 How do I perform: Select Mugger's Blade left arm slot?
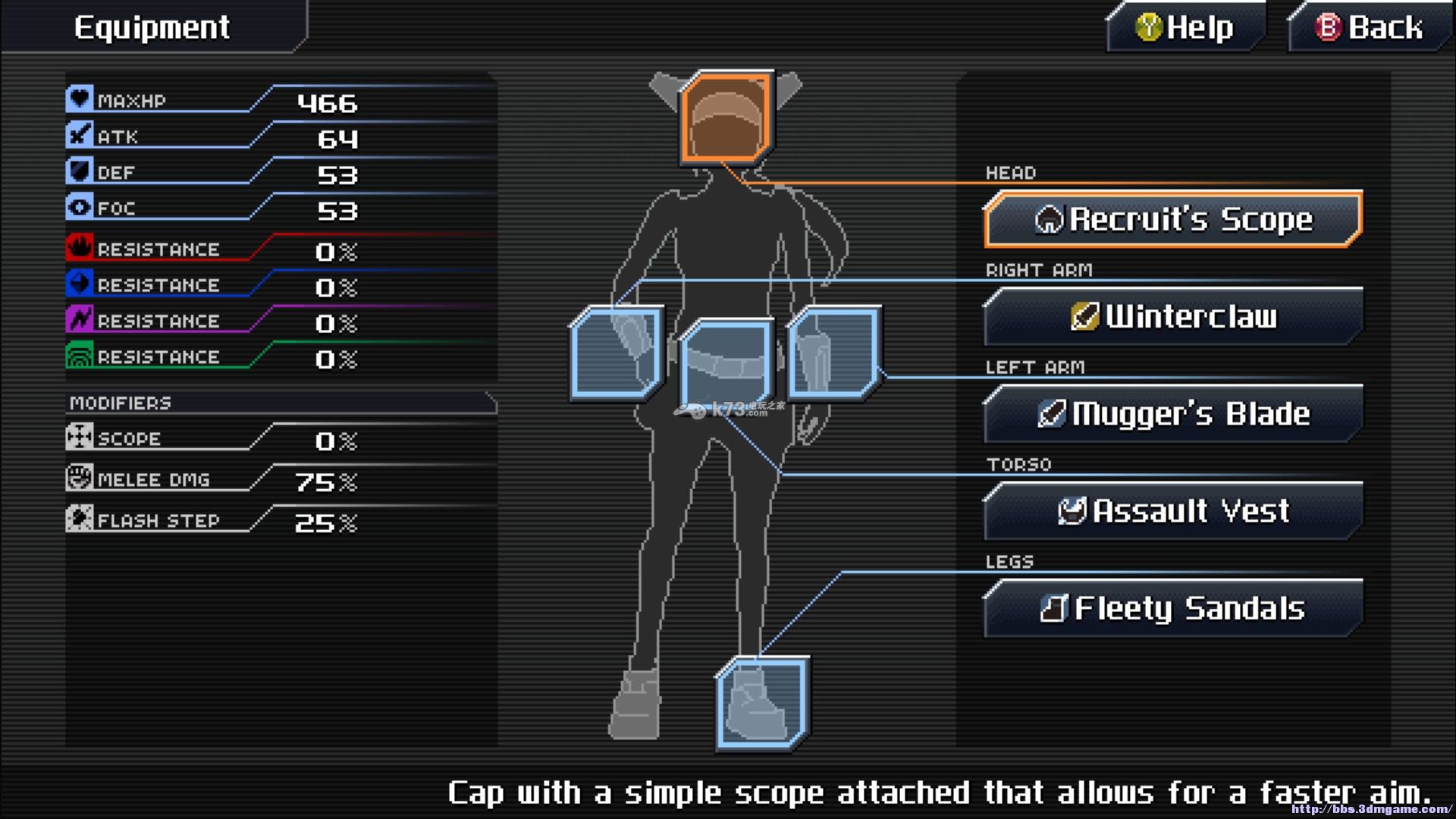(x=1172, y=414)
